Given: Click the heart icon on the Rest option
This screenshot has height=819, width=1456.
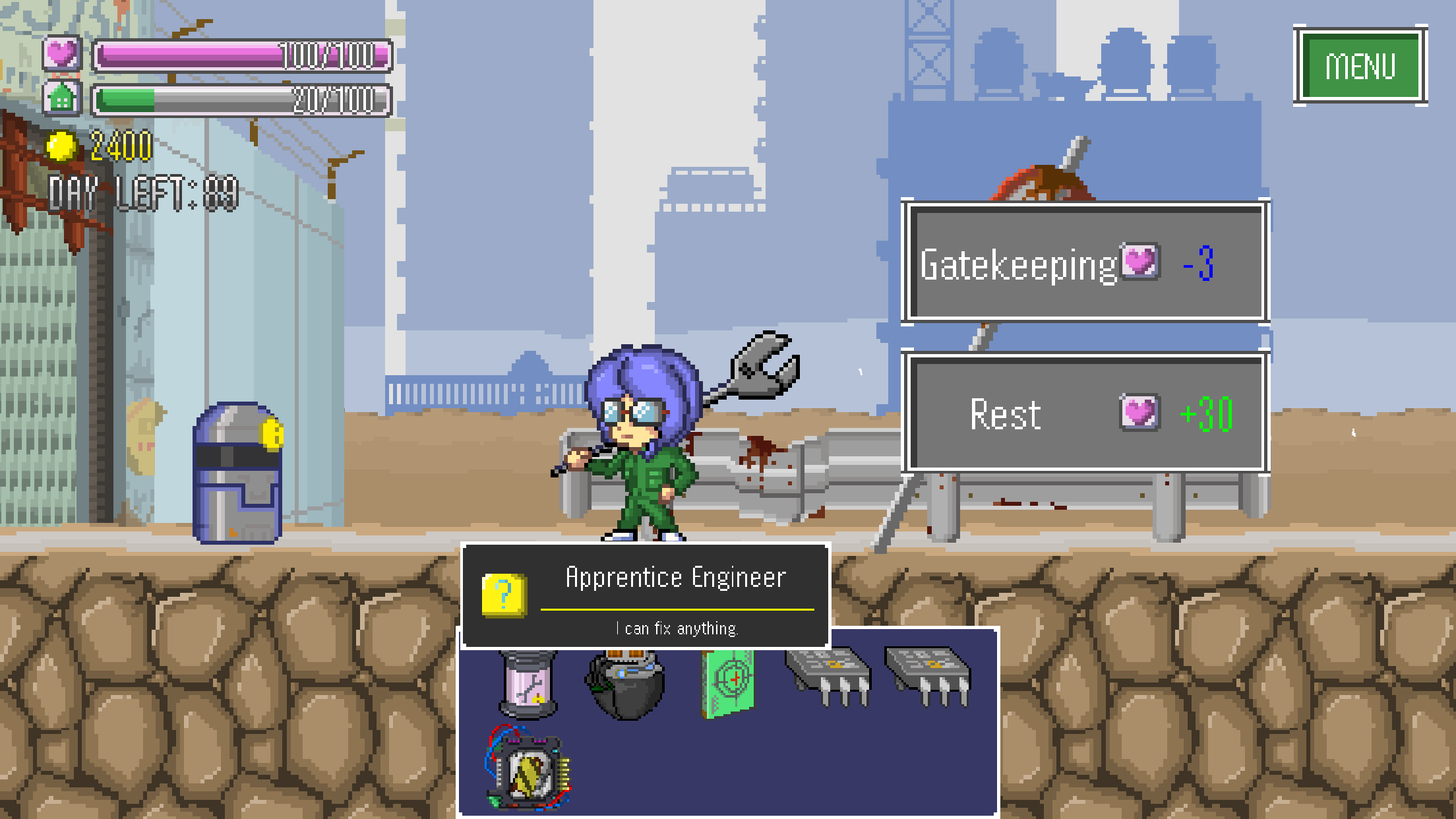Looking at the screenshot, I should tap(1140, 413).
